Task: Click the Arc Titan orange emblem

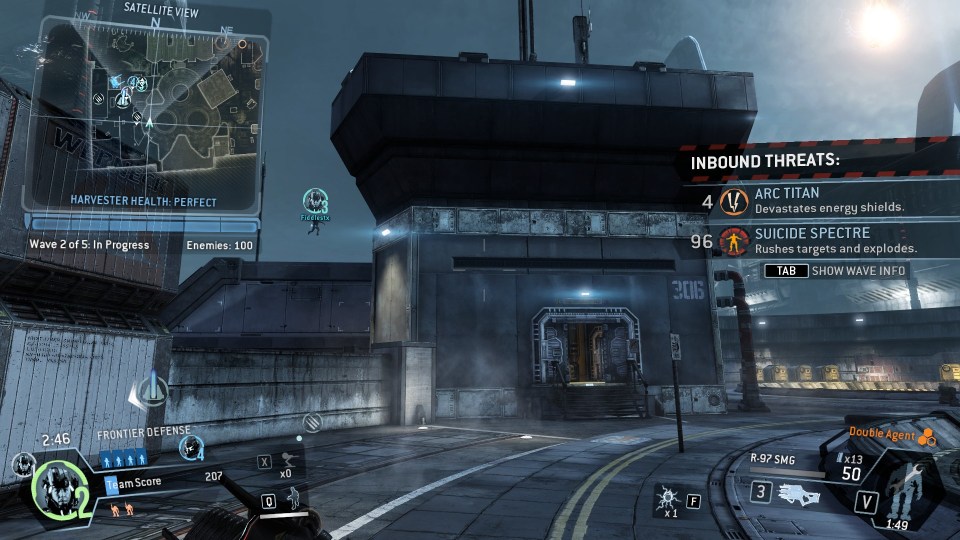Action: [735, 201]
